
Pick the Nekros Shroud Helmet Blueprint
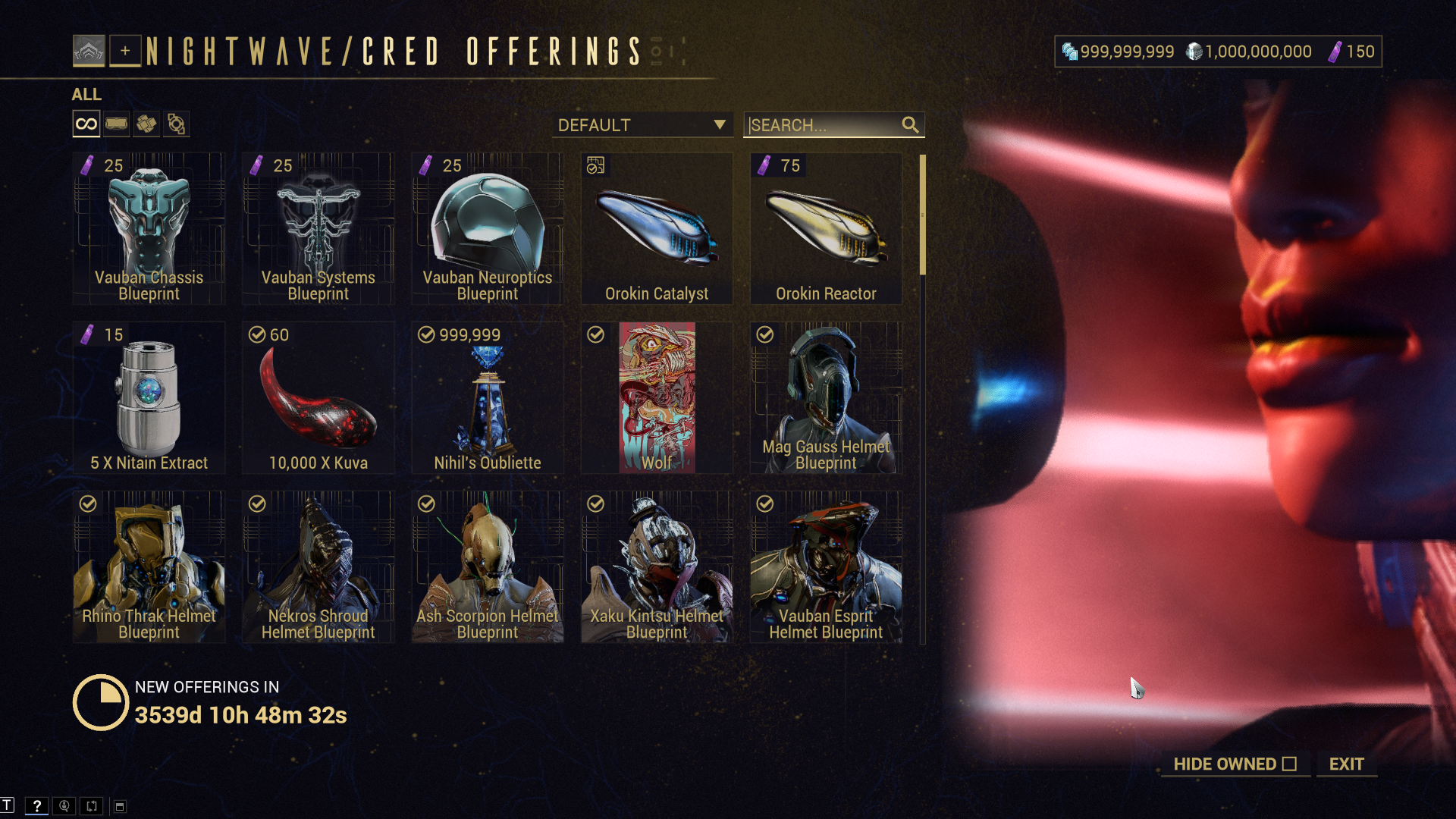point(318,566)
